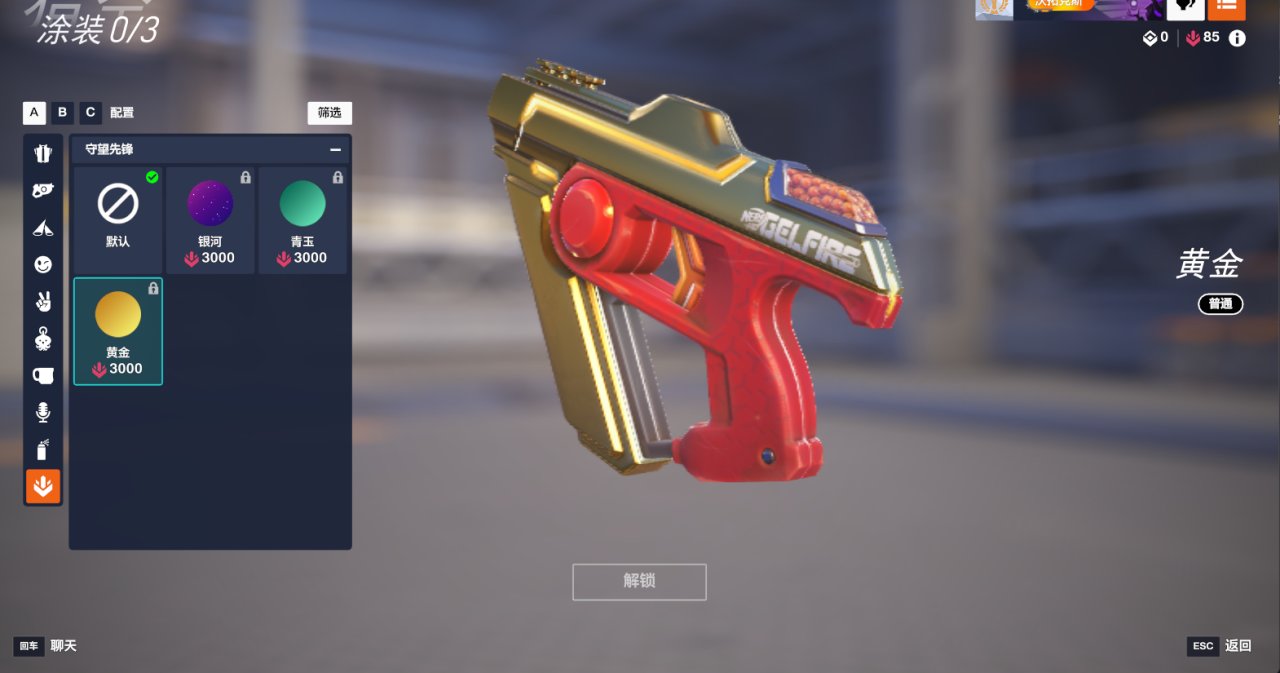The image size is (1280, 673).
Task: Select the 默认 default skin tile
Action: pos(118,220)
